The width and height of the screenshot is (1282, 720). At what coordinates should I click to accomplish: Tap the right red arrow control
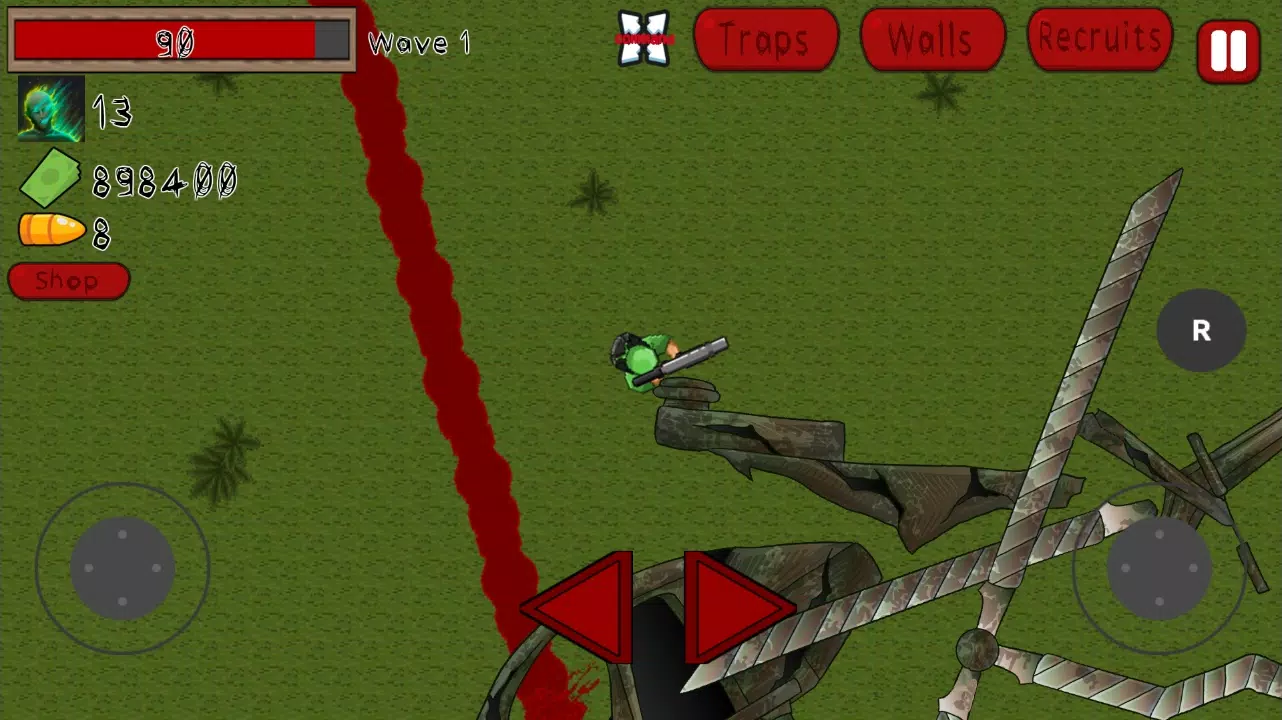pos(735,605)
